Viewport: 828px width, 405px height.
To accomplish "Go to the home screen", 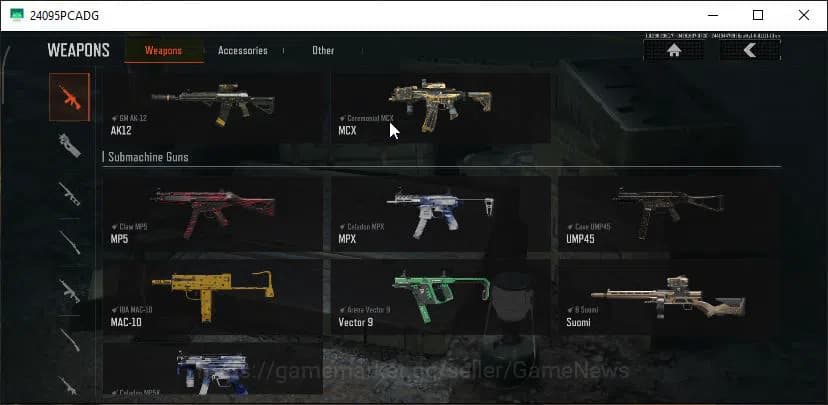I will click(674, 49).
